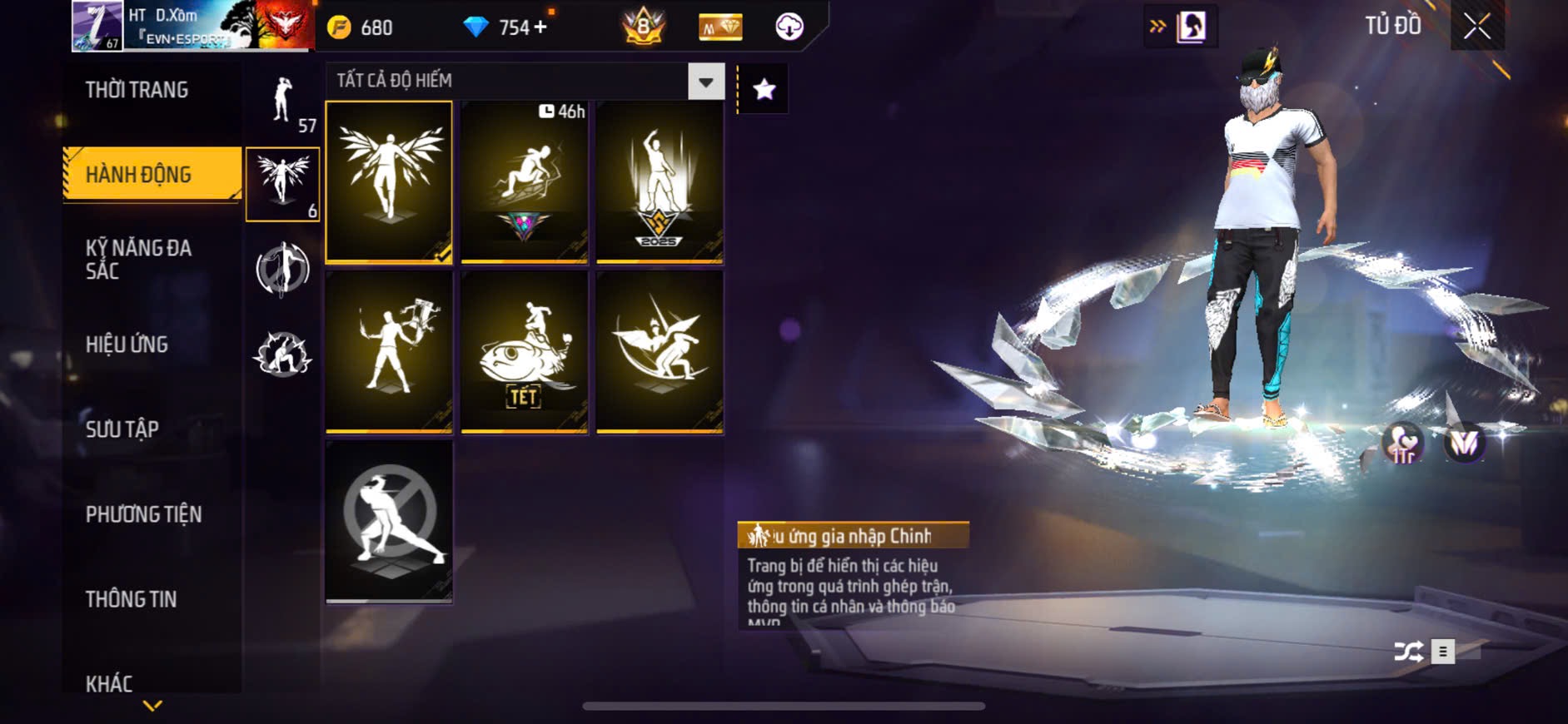Open the Hiệu Ứng category

127,345
